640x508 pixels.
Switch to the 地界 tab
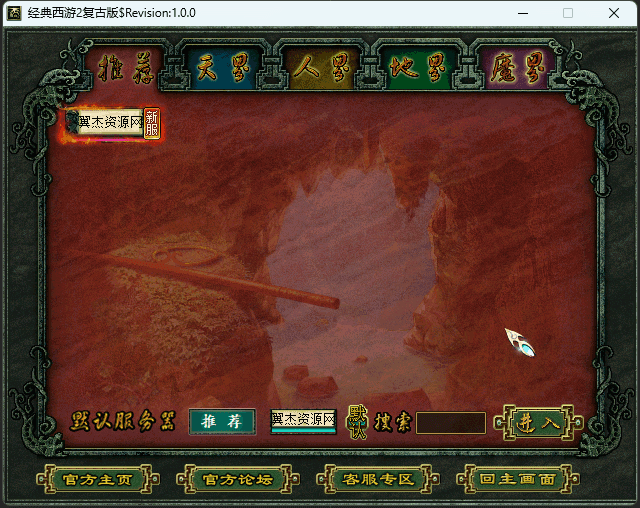pyautogui.click(x=417, y=68)
